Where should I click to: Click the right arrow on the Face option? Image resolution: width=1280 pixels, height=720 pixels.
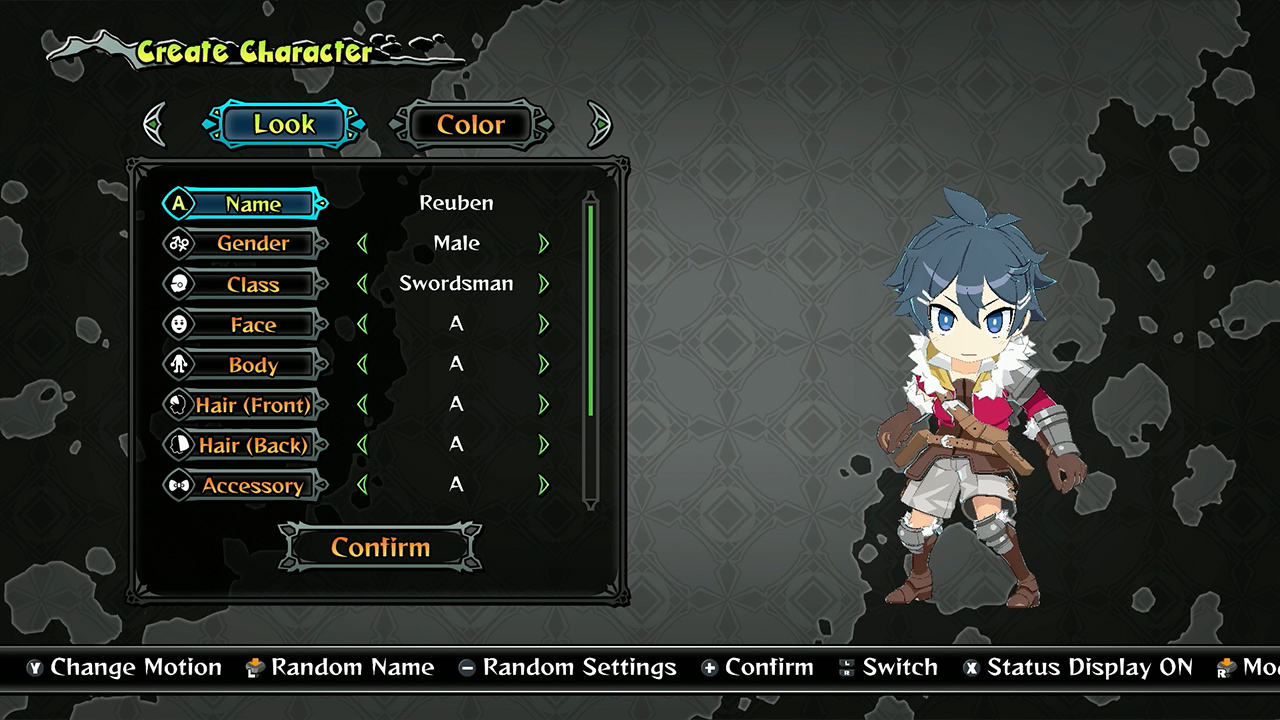coord(544,323)
